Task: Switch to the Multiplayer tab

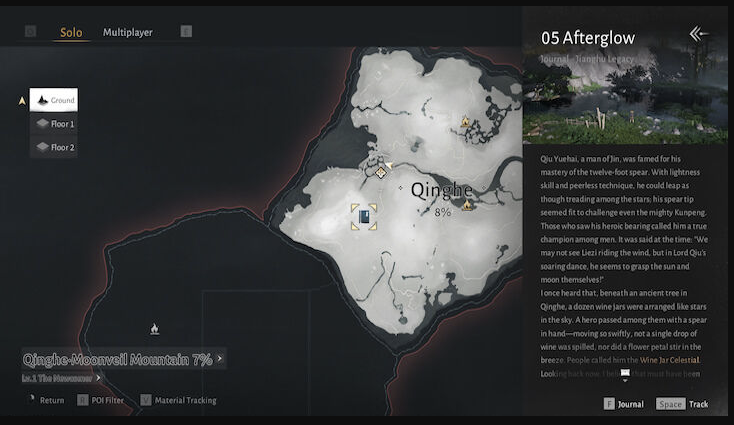Action: (128, 32)
